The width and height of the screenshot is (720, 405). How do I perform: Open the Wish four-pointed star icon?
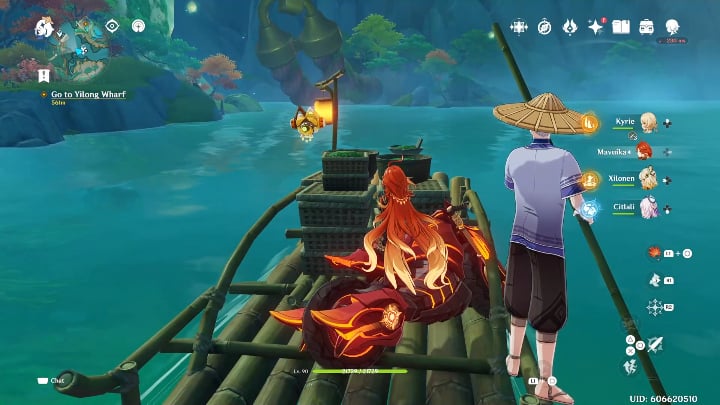point(596,26)
